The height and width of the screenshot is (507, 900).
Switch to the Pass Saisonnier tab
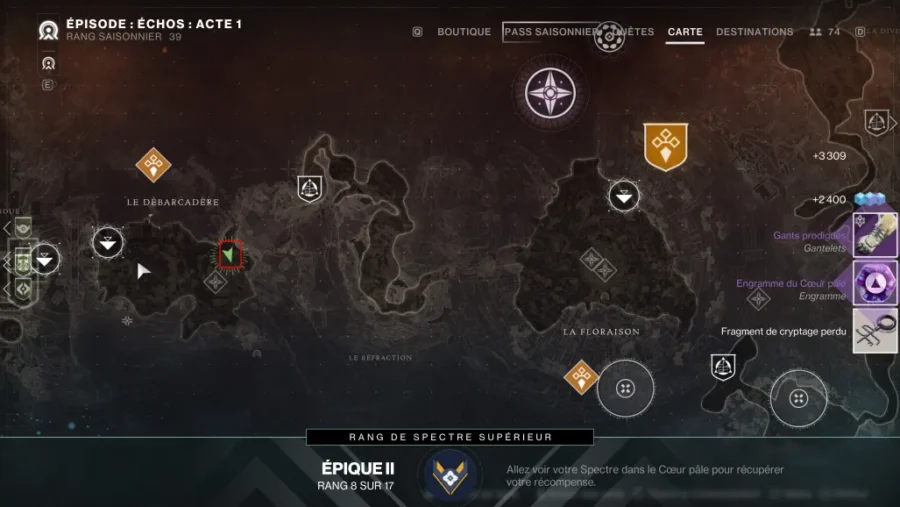tap(549, 32)
